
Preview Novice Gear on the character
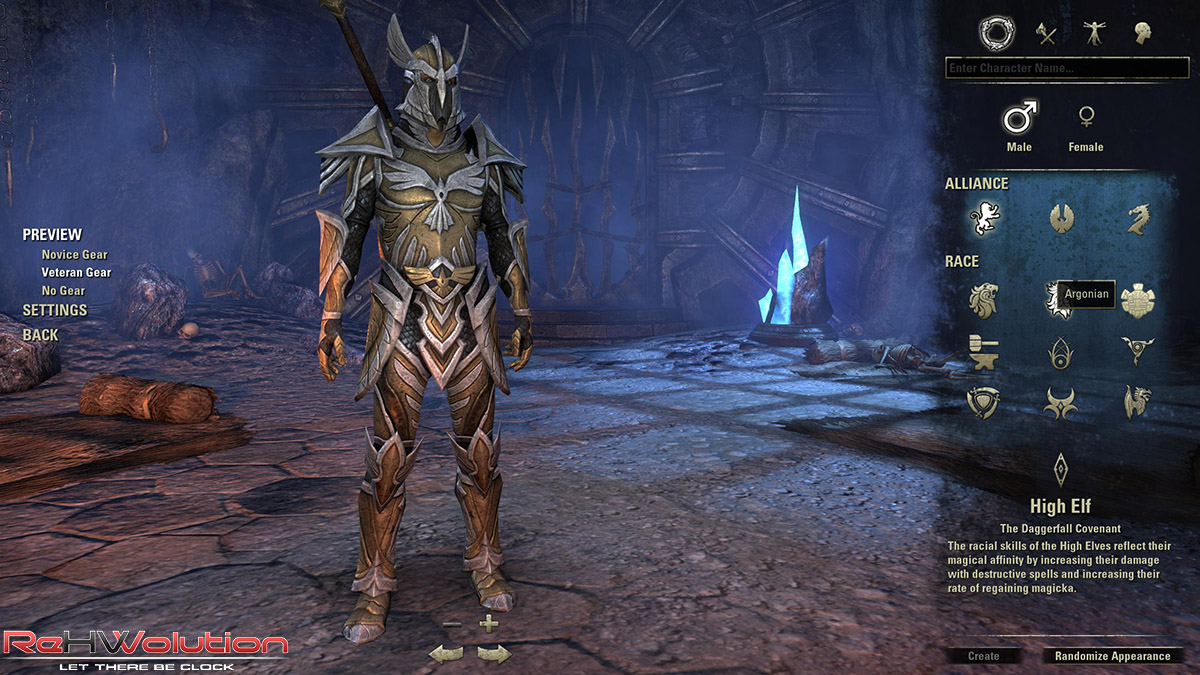pos(74,255)
